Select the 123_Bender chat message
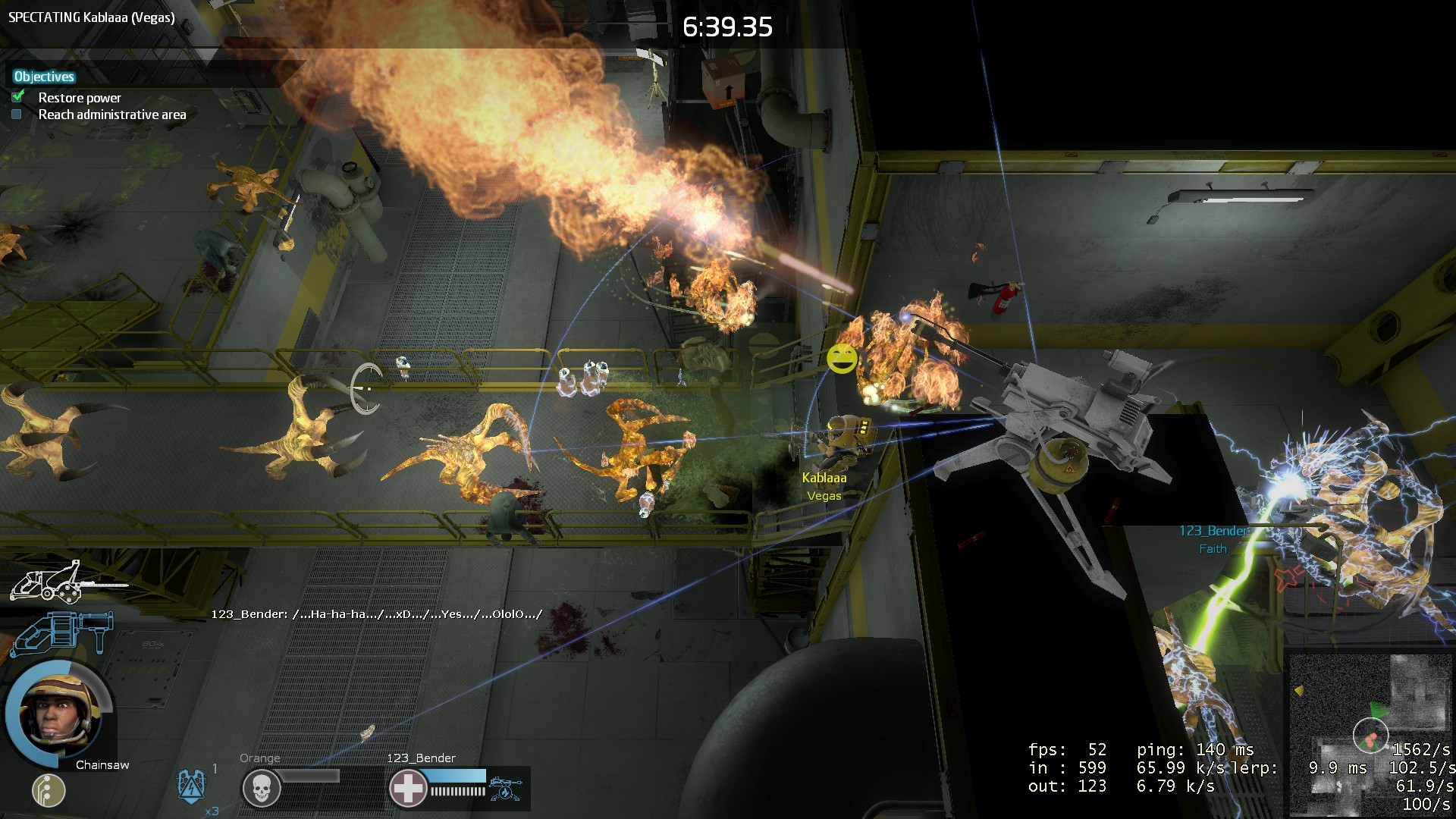 coord(375,617)
